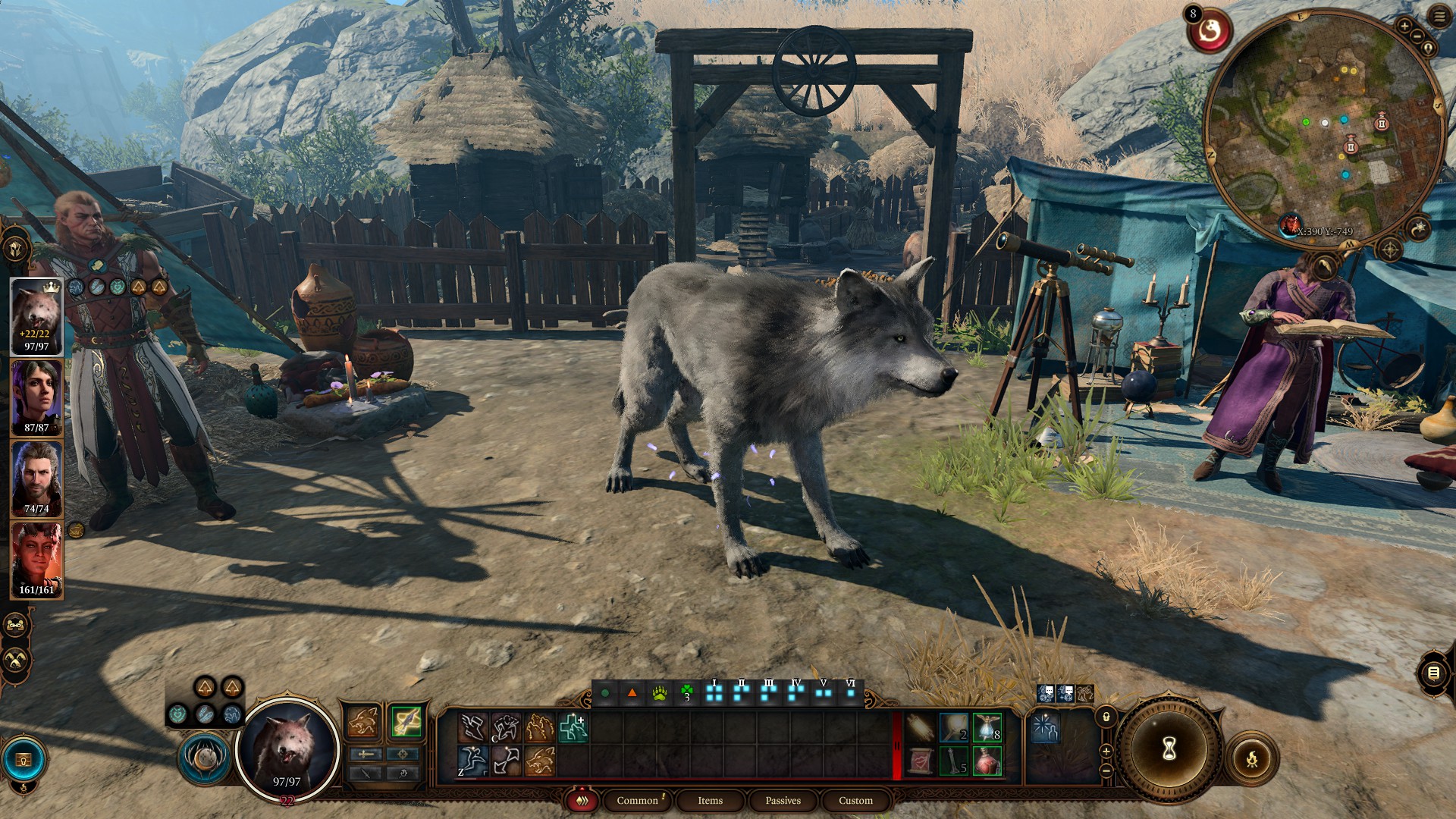Use the red healing potion slot
1456x819 pixels.
(987, 761)
